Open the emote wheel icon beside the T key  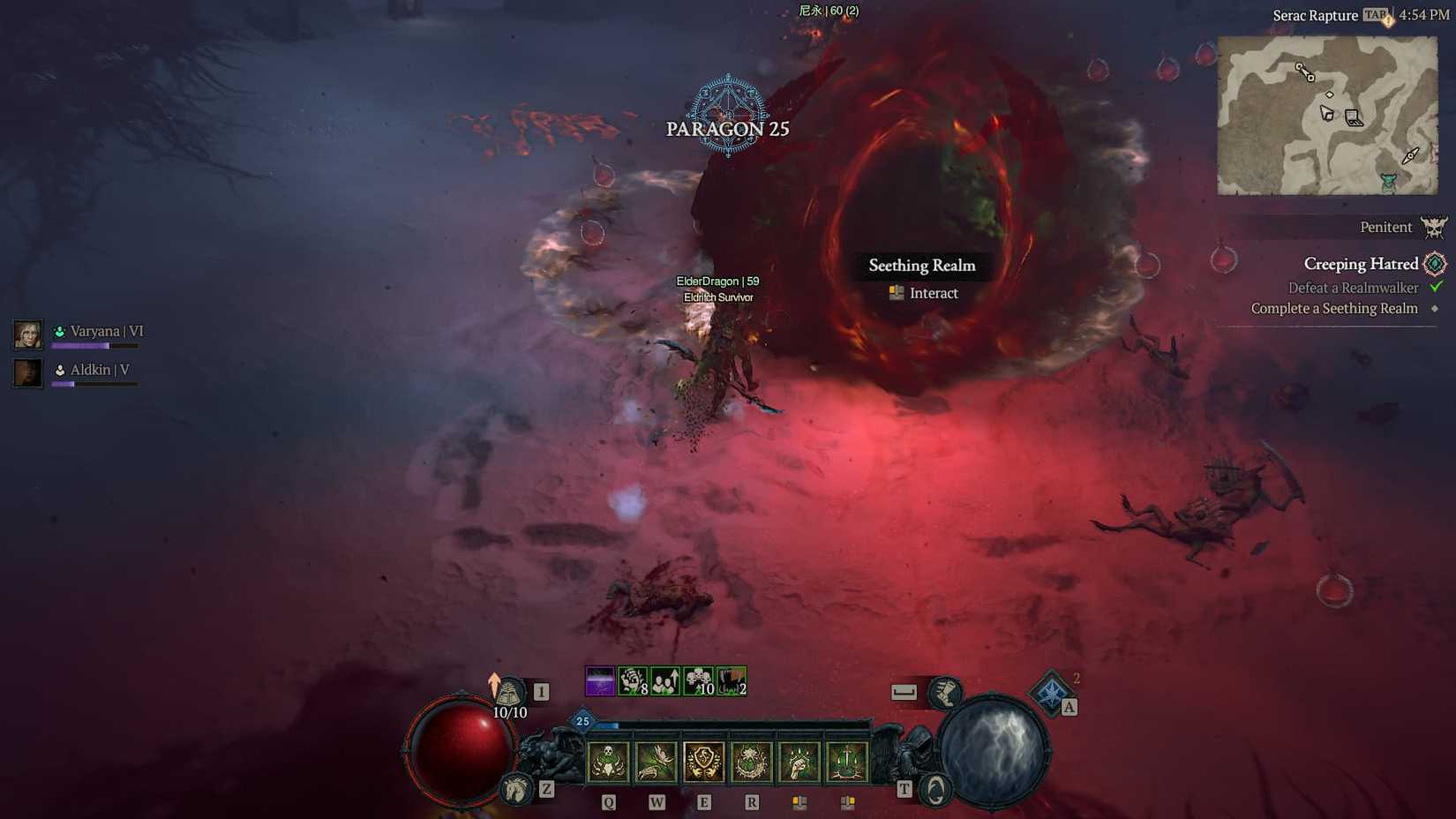(x=935, y=790)
